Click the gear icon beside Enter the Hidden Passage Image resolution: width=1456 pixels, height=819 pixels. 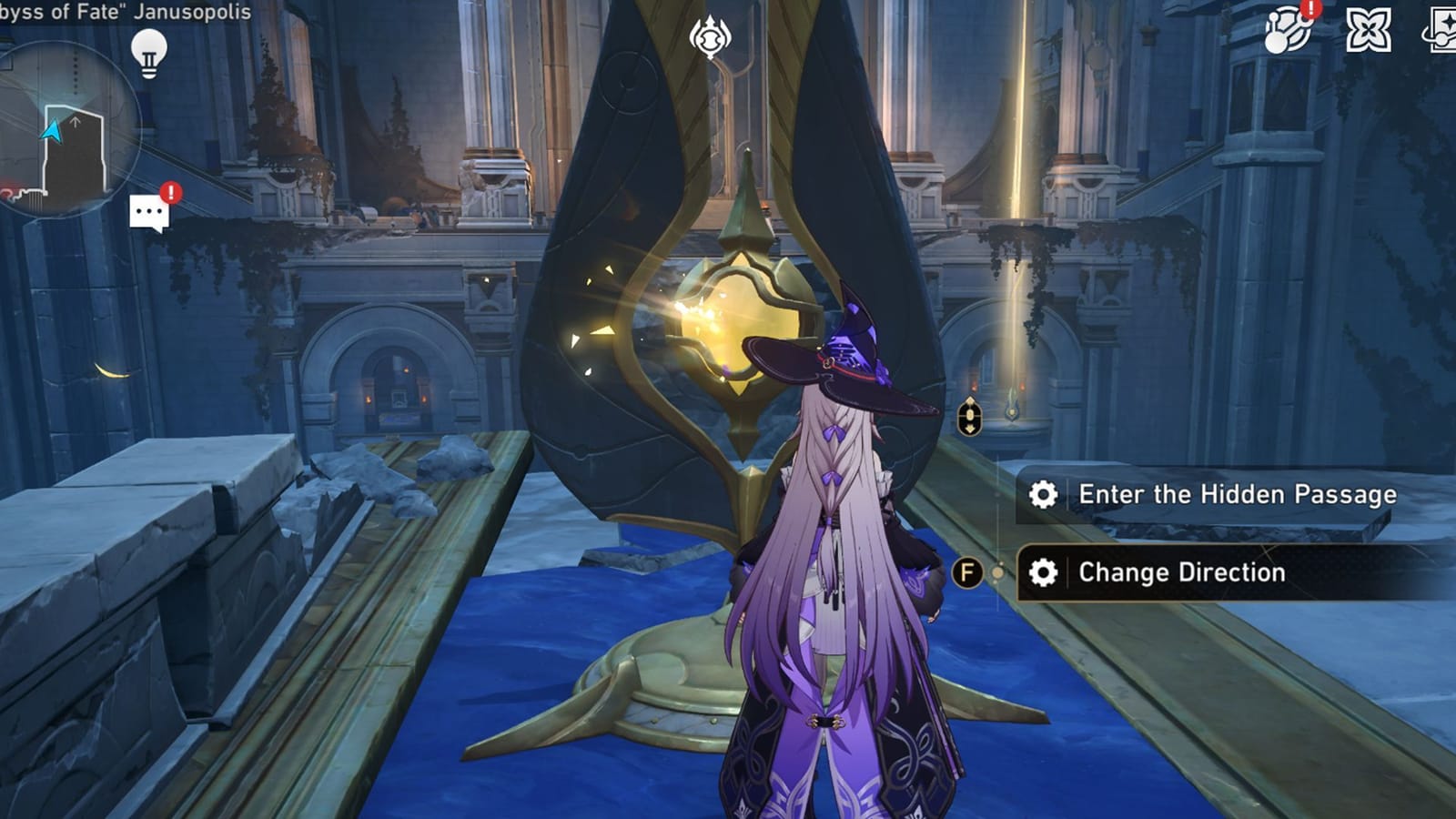[1046, 494]
